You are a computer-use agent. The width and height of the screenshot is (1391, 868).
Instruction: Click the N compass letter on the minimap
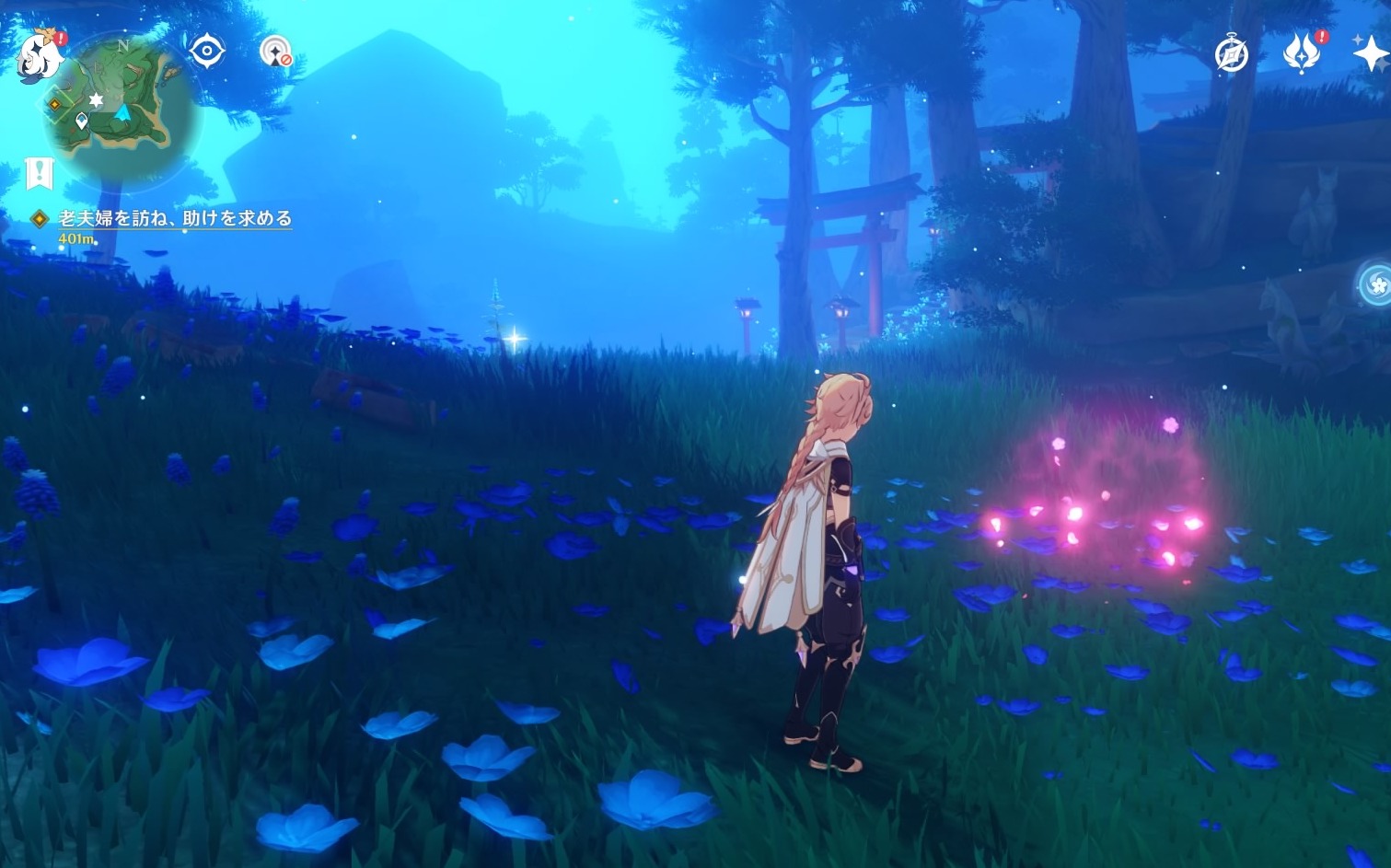coord(124,46)
